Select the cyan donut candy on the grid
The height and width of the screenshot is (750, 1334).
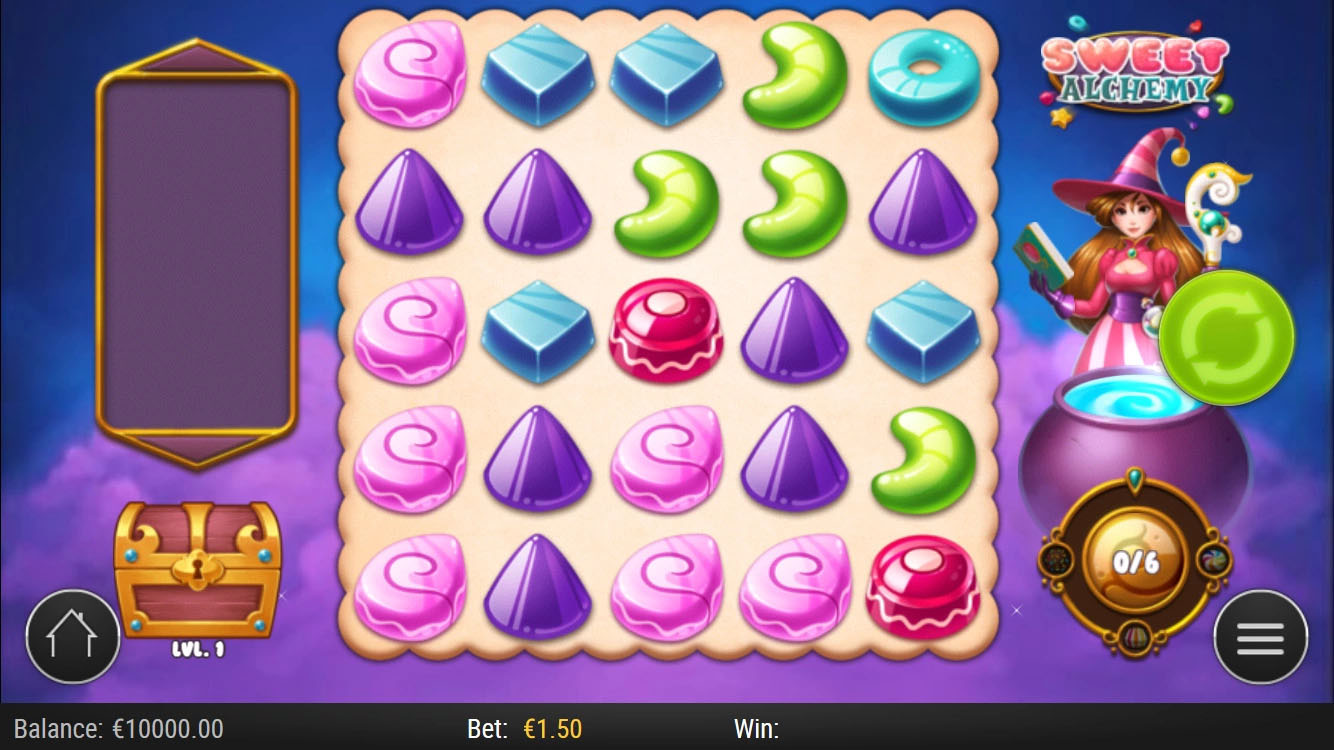point(924,78)
